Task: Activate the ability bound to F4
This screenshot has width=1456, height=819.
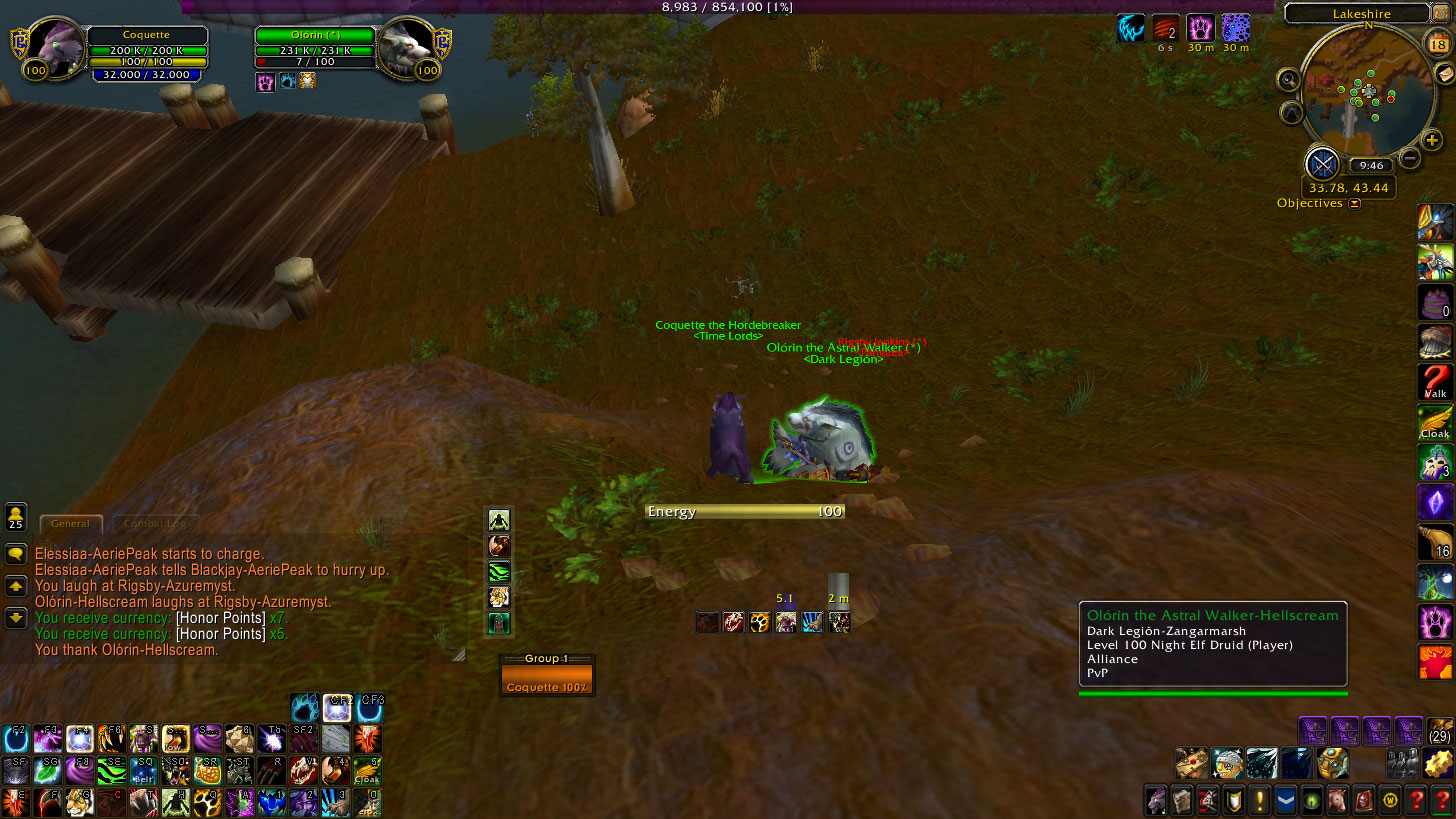Action: 80,739
